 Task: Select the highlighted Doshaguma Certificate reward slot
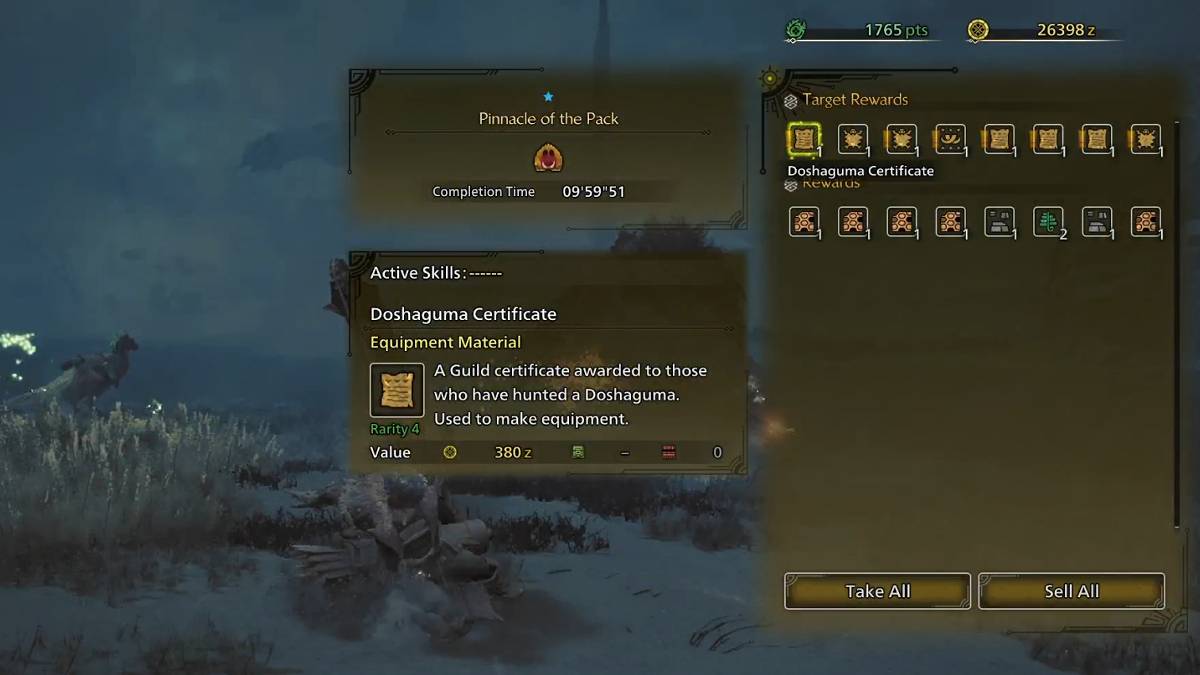(803, 140)
